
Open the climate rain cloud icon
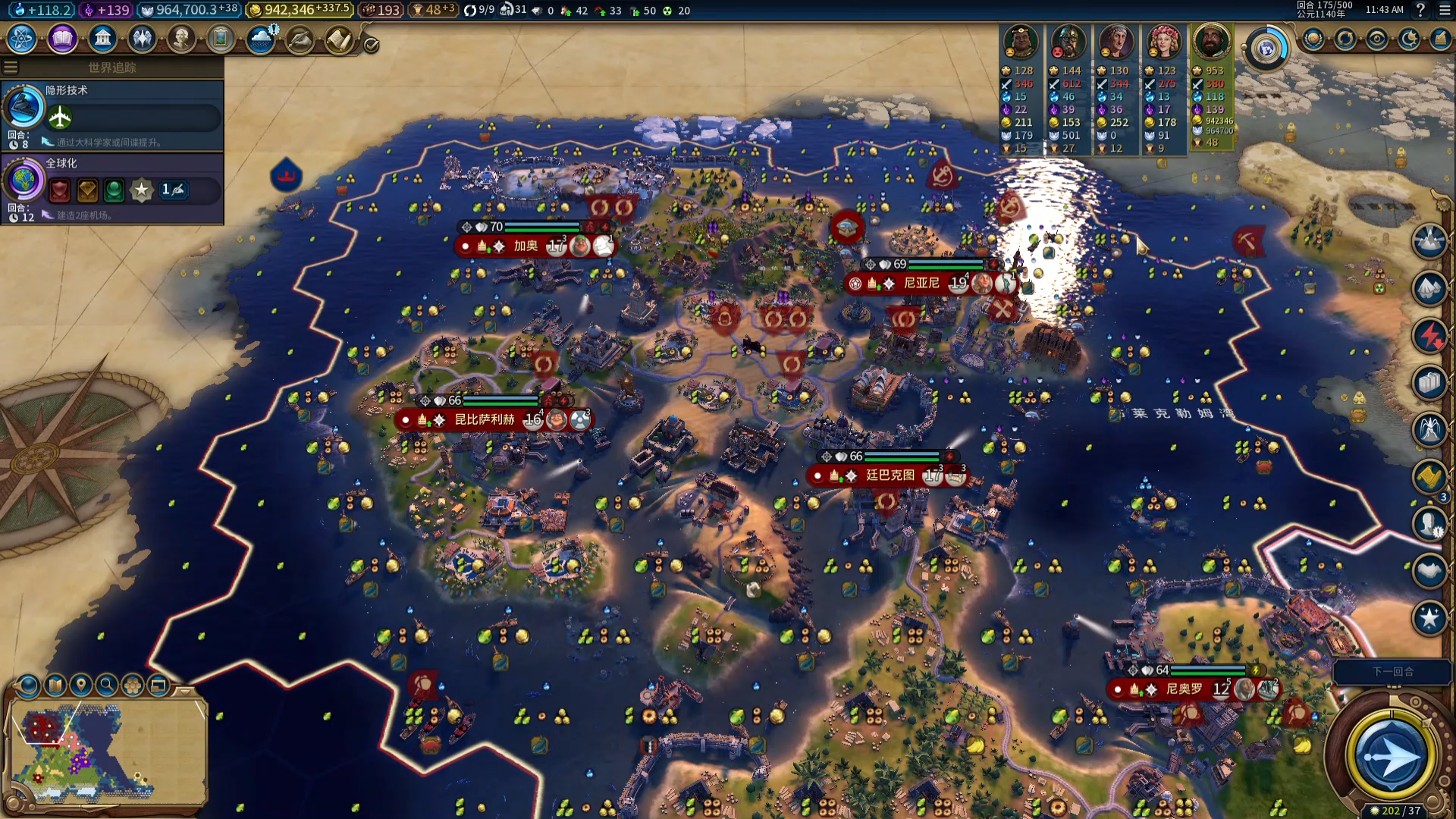coord(261,39)
